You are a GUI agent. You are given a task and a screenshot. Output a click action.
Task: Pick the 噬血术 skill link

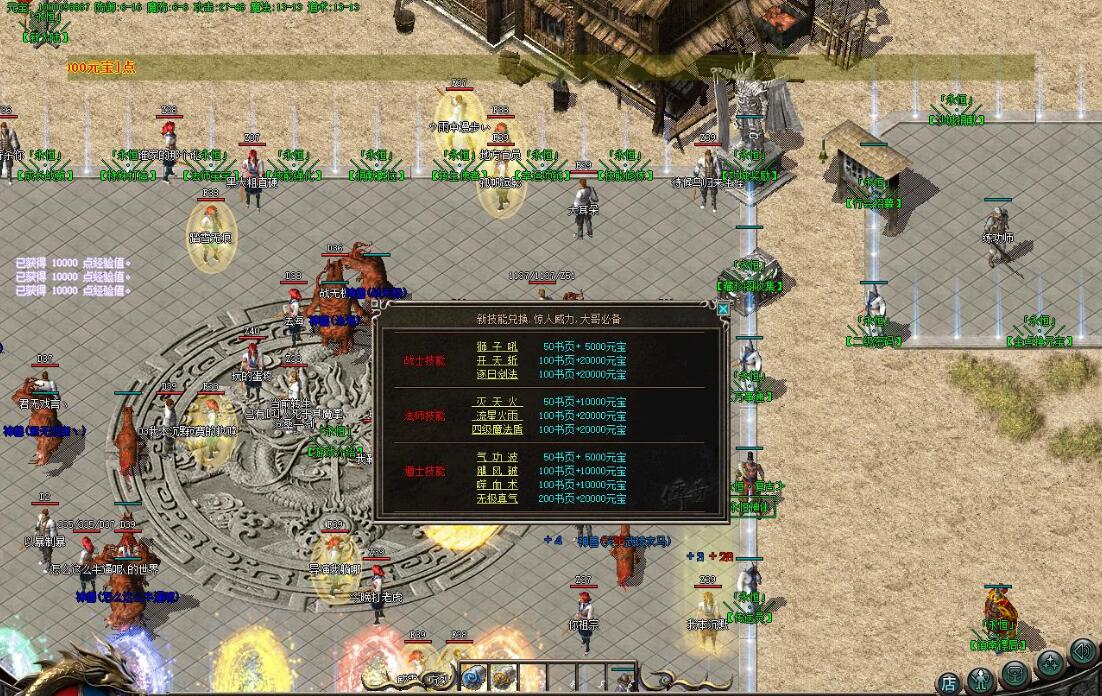coord(496,485)
